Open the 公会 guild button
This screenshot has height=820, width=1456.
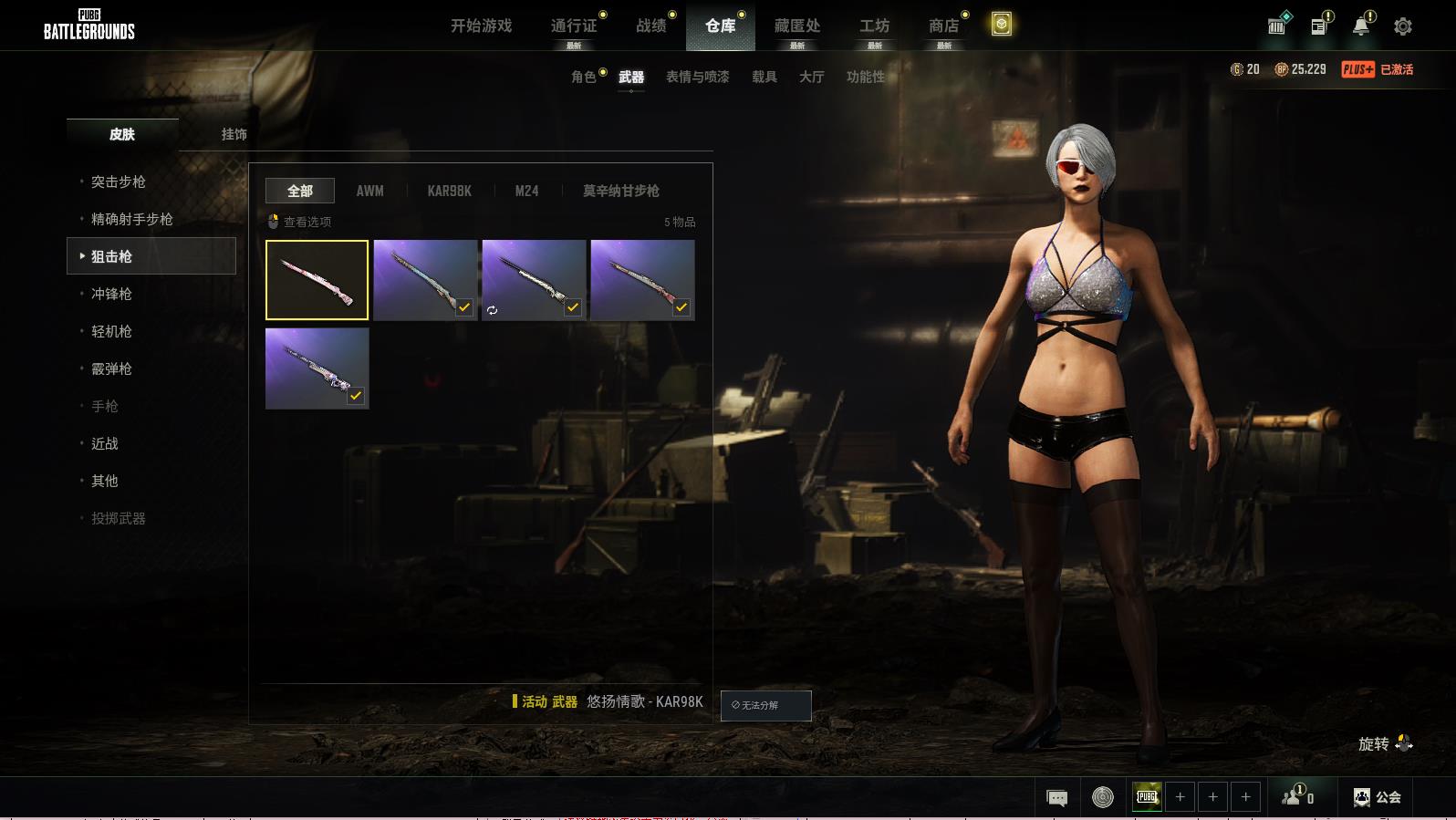[1378, 797]
